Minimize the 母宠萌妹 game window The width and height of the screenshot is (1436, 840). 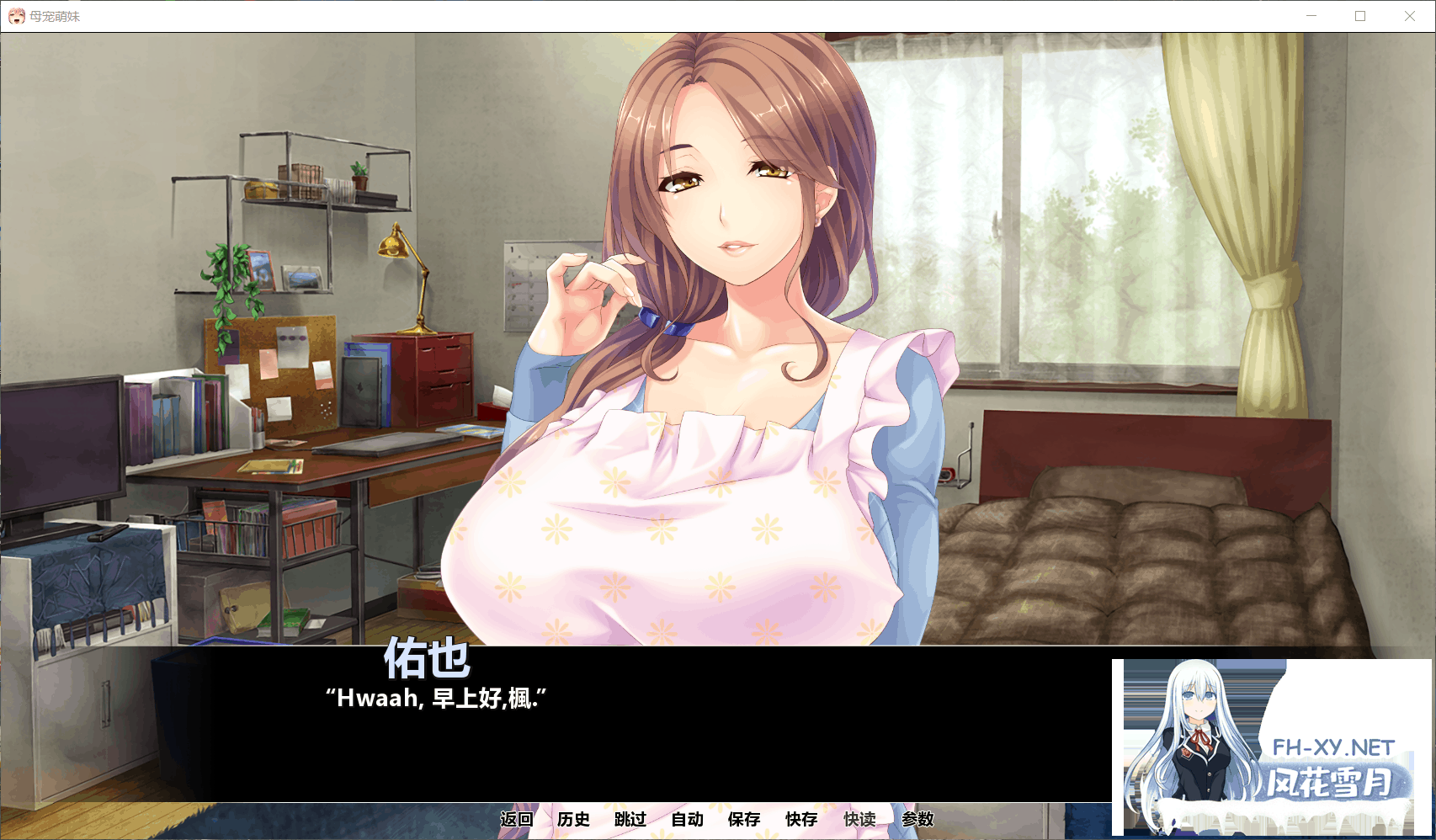point(1311,15)
